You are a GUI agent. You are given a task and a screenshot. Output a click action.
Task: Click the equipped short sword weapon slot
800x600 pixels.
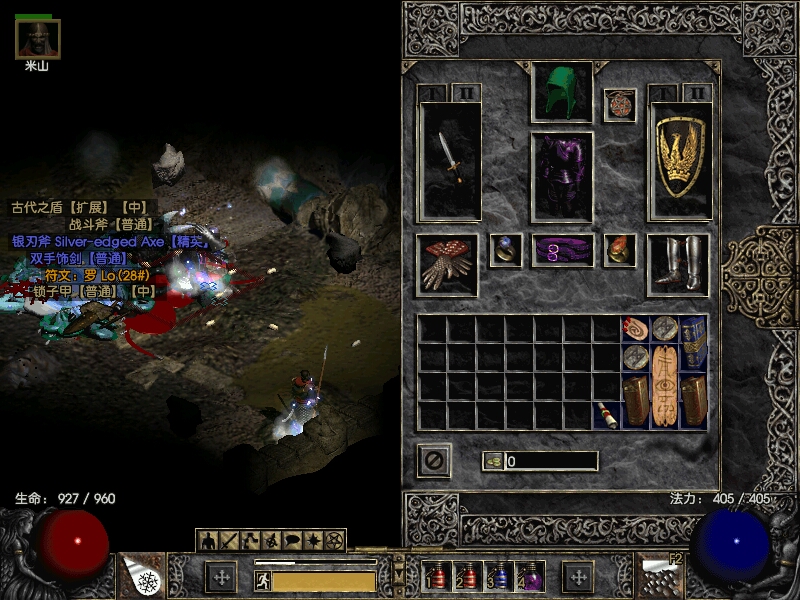[450, 160]
